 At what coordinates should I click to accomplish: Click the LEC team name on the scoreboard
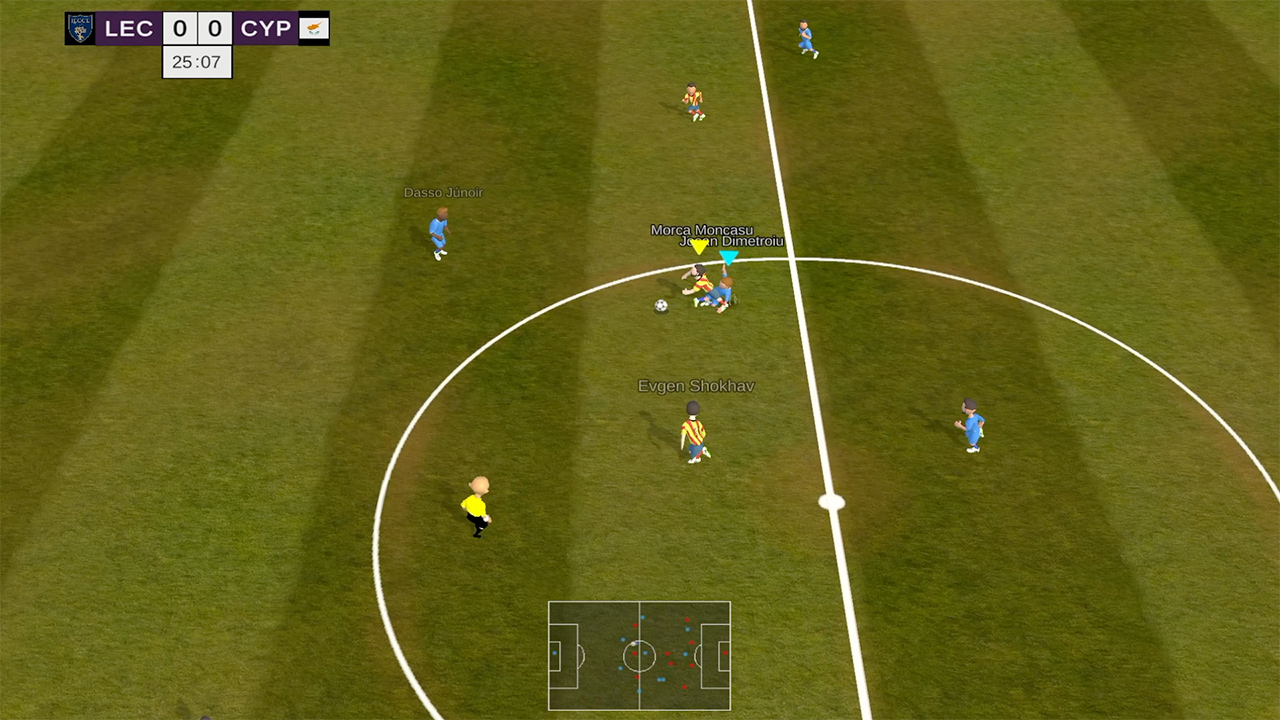(x=130, y=28)
